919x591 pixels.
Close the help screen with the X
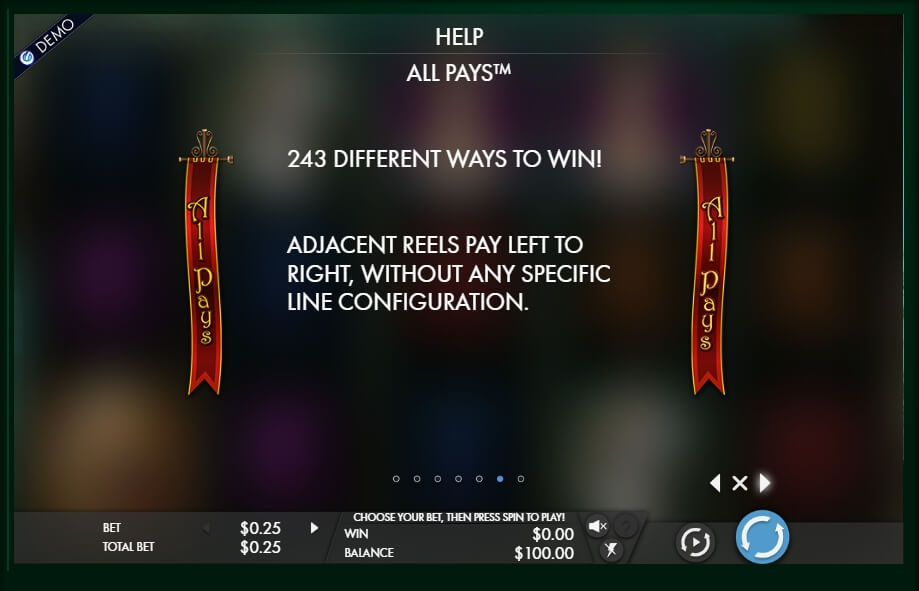click(x=740, y=484)
